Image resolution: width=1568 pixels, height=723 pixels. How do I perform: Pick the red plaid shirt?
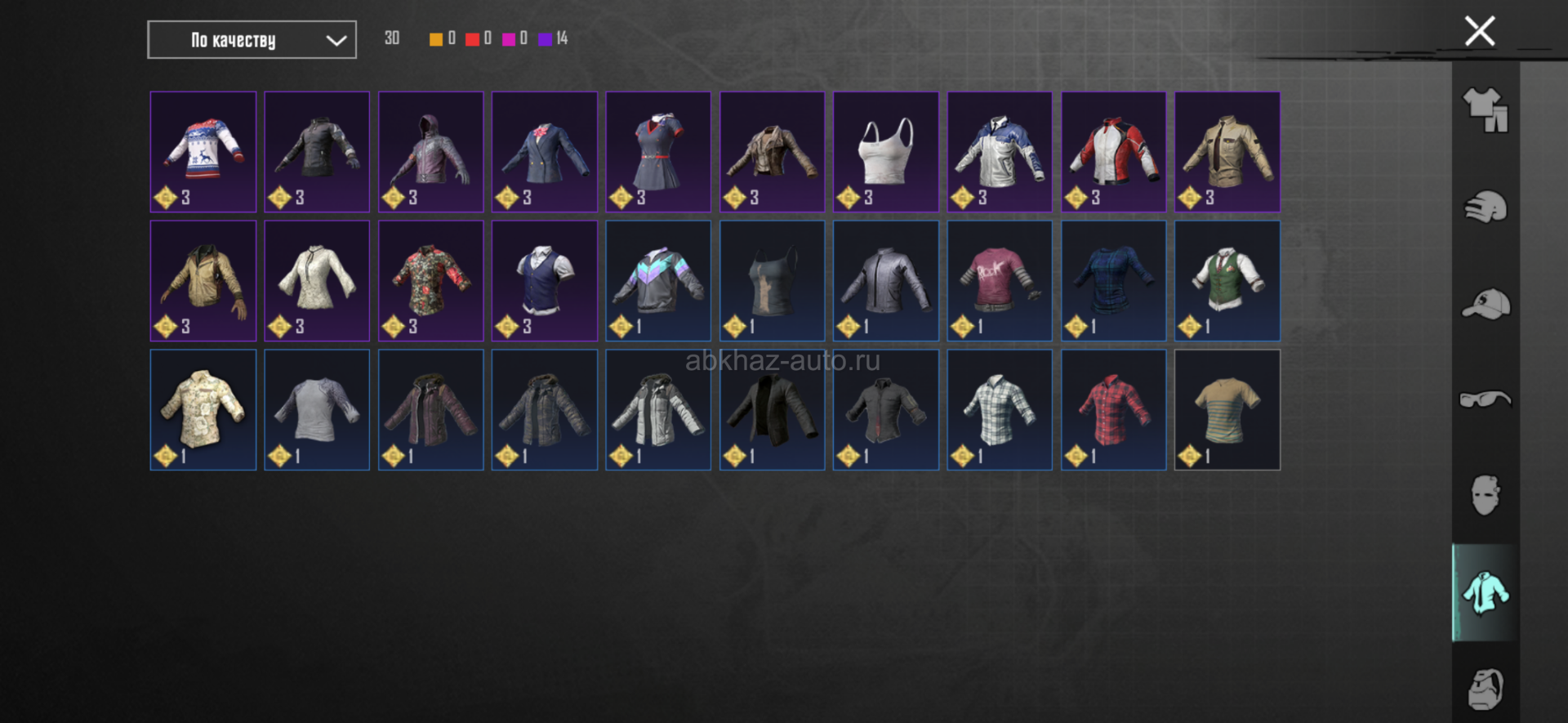(1114, 409)
